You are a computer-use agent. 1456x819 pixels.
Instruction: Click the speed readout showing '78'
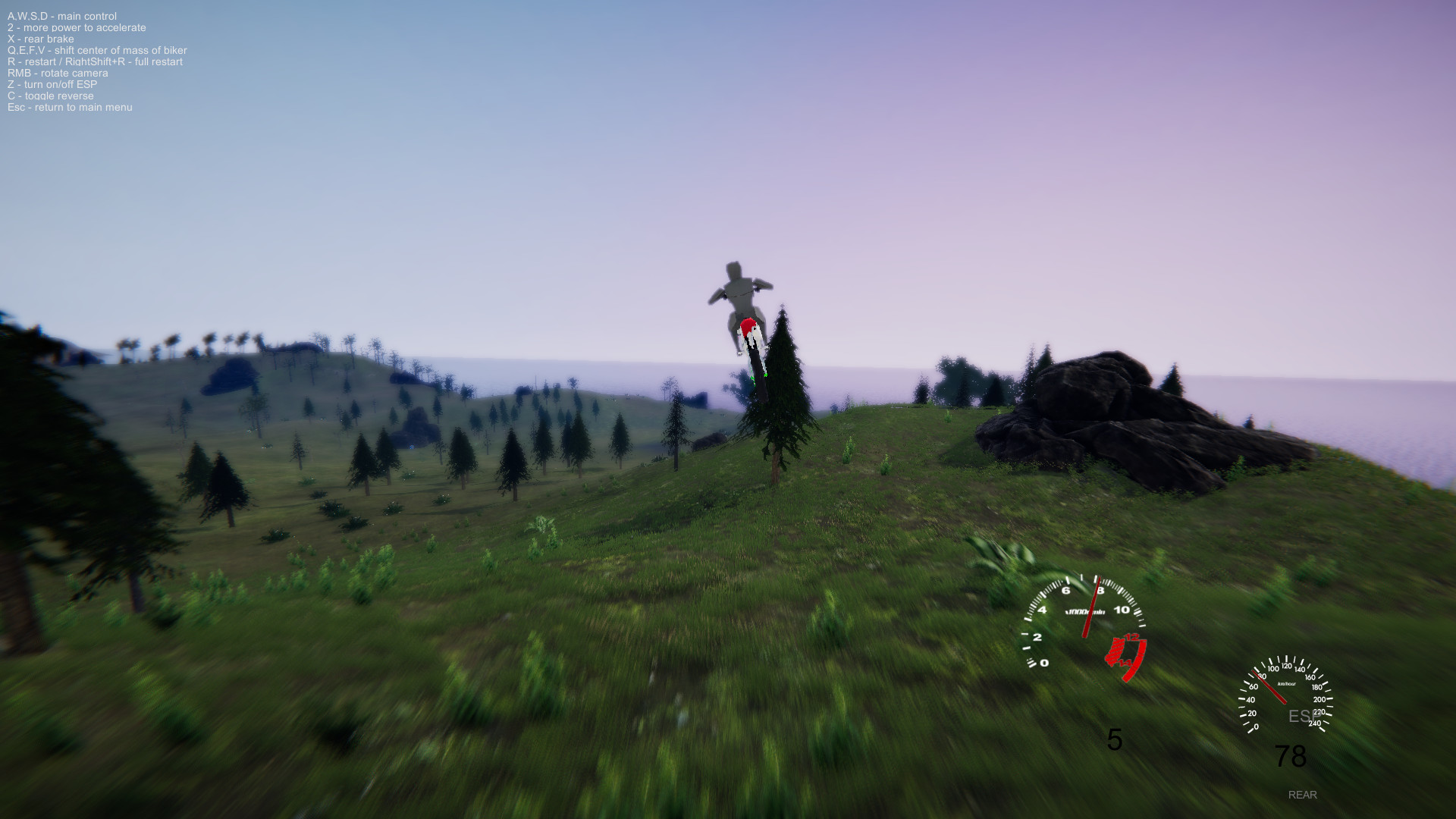(x=1289, y=755)
